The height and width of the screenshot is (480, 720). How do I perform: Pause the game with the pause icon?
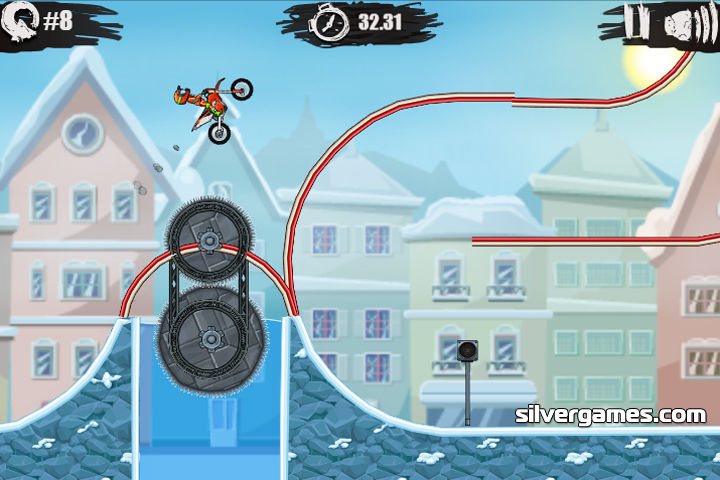click(633, 20)
